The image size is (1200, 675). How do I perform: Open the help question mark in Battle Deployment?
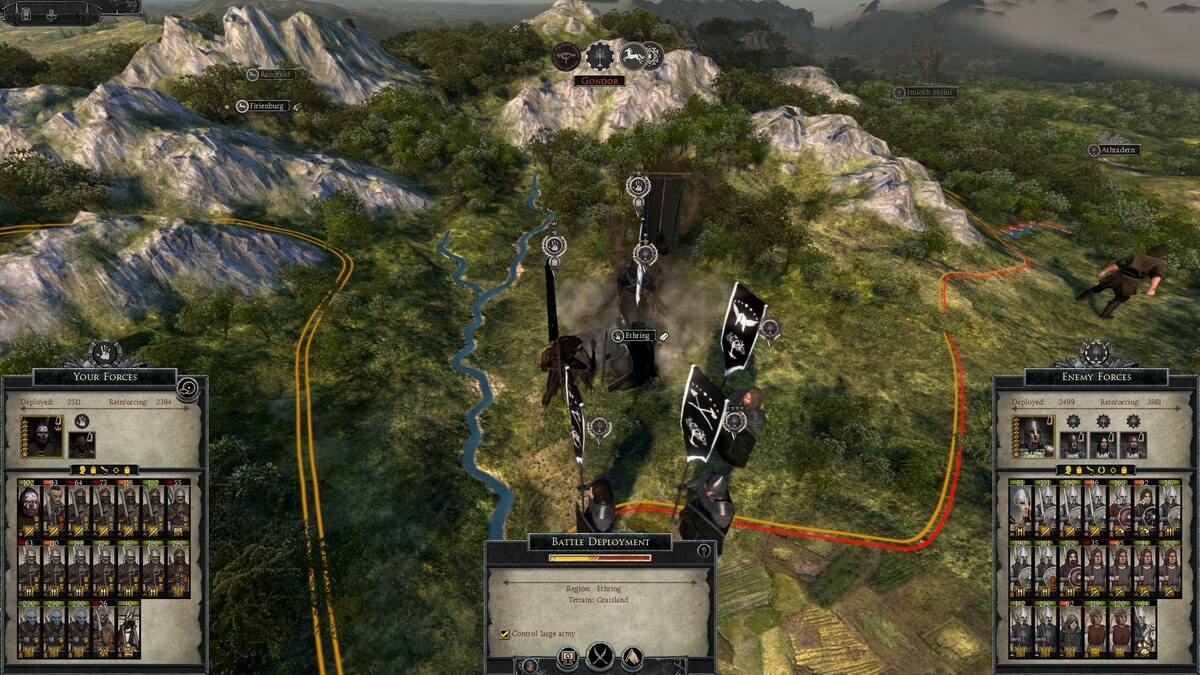[704, 550]
